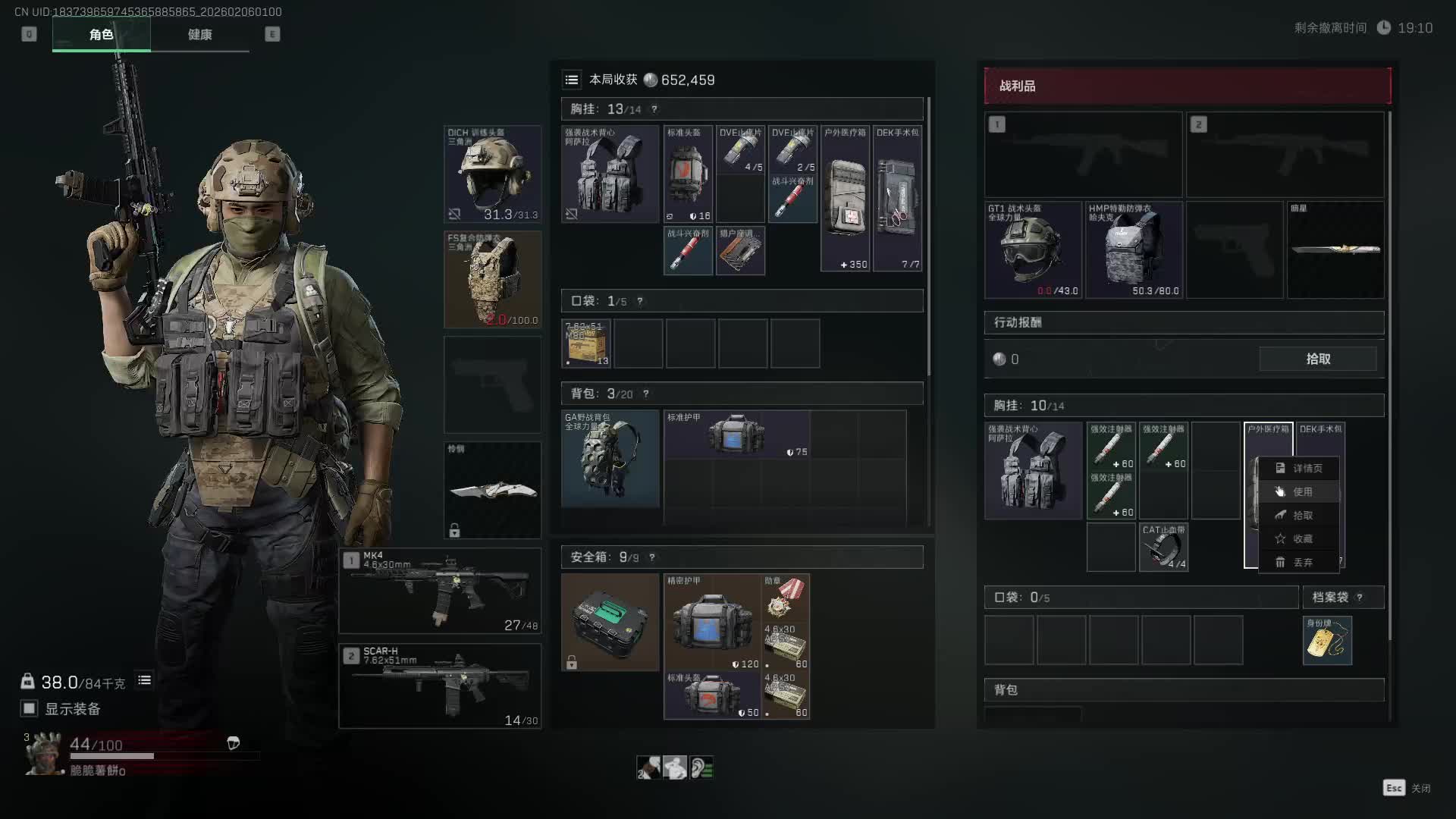The width and height of the screenshot is (1456, 819).
Task: Select the GA野战背包 backpack slot
Action: [610, 459]
